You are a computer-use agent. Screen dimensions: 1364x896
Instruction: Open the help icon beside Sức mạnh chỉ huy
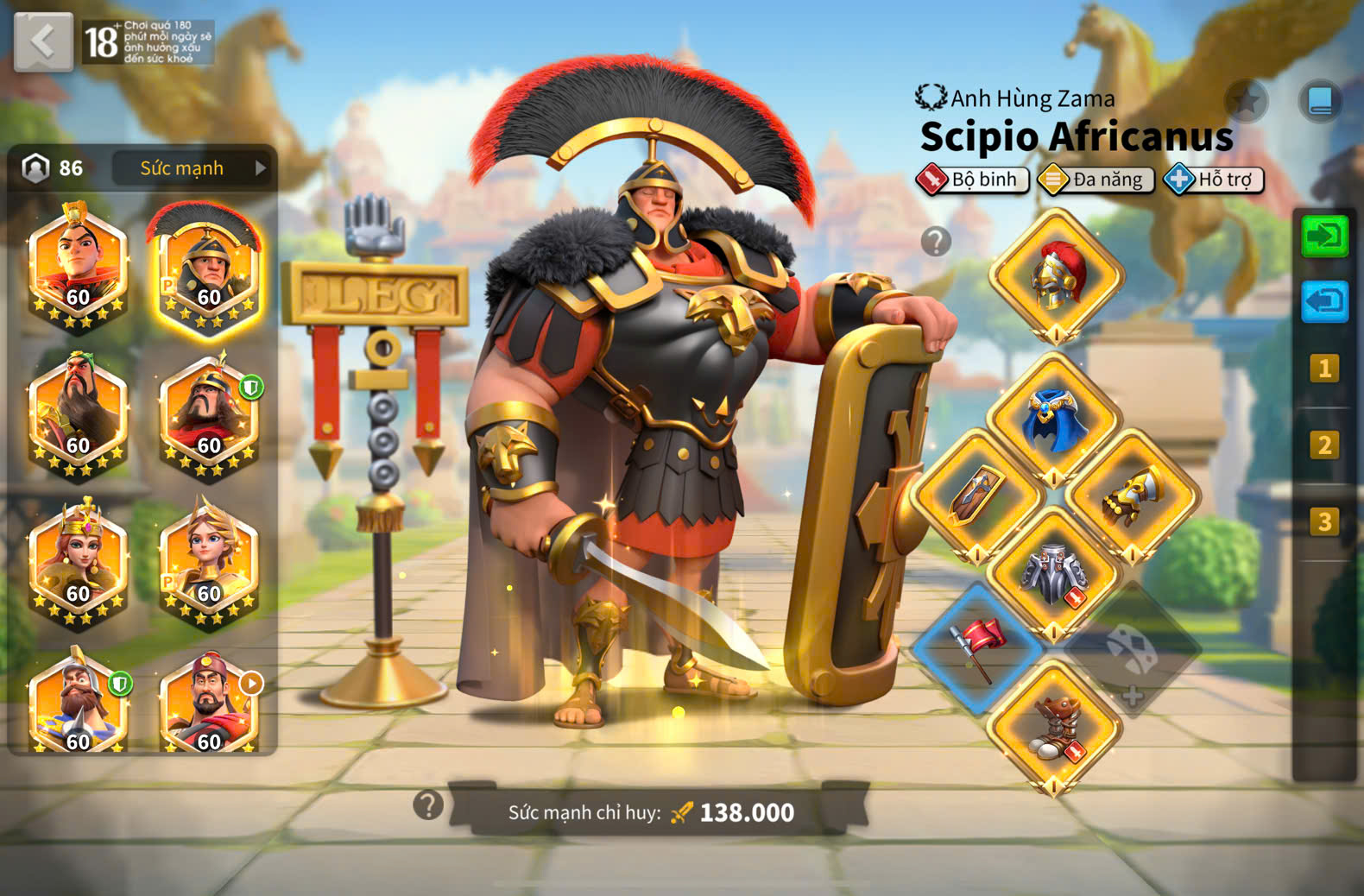[x=428, y=805]
